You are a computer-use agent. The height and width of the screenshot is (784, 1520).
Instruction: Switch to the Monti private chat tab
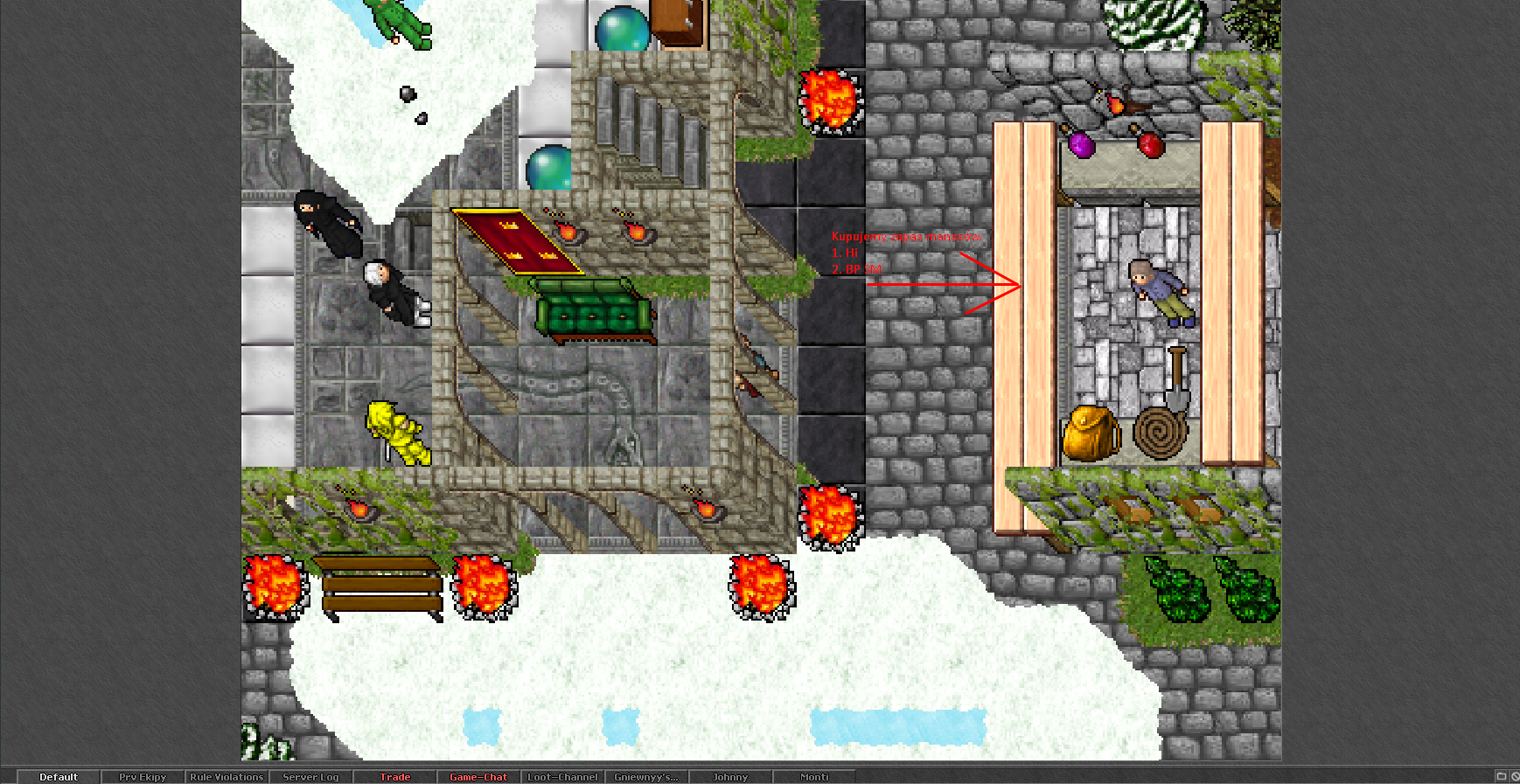click(814, 777)
